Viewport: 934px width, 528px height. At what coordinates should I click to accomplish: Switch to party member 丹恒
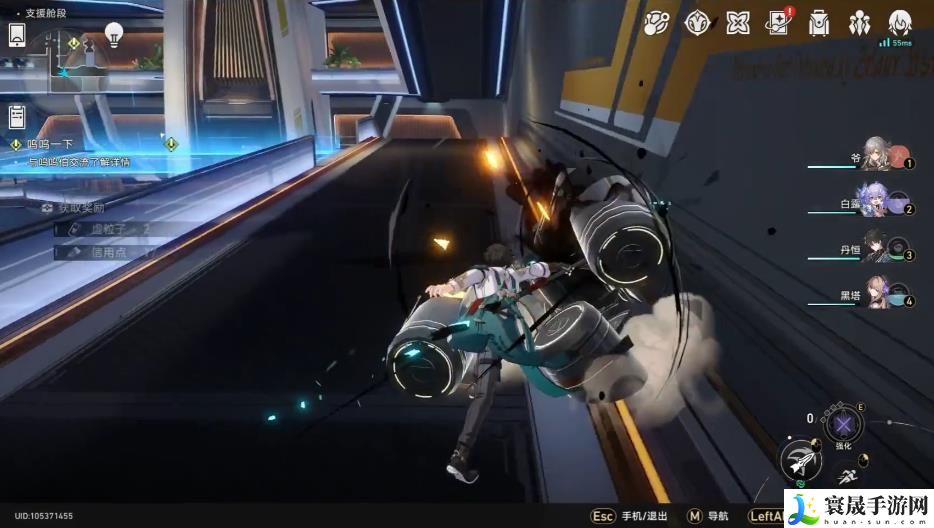876,246
